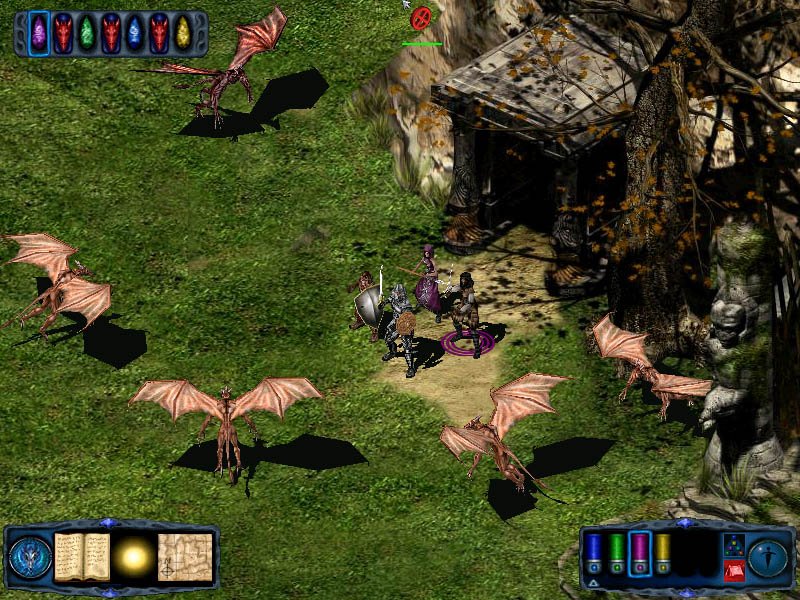Click the round sword combat button
800x600 pixels.
point(768,556)
